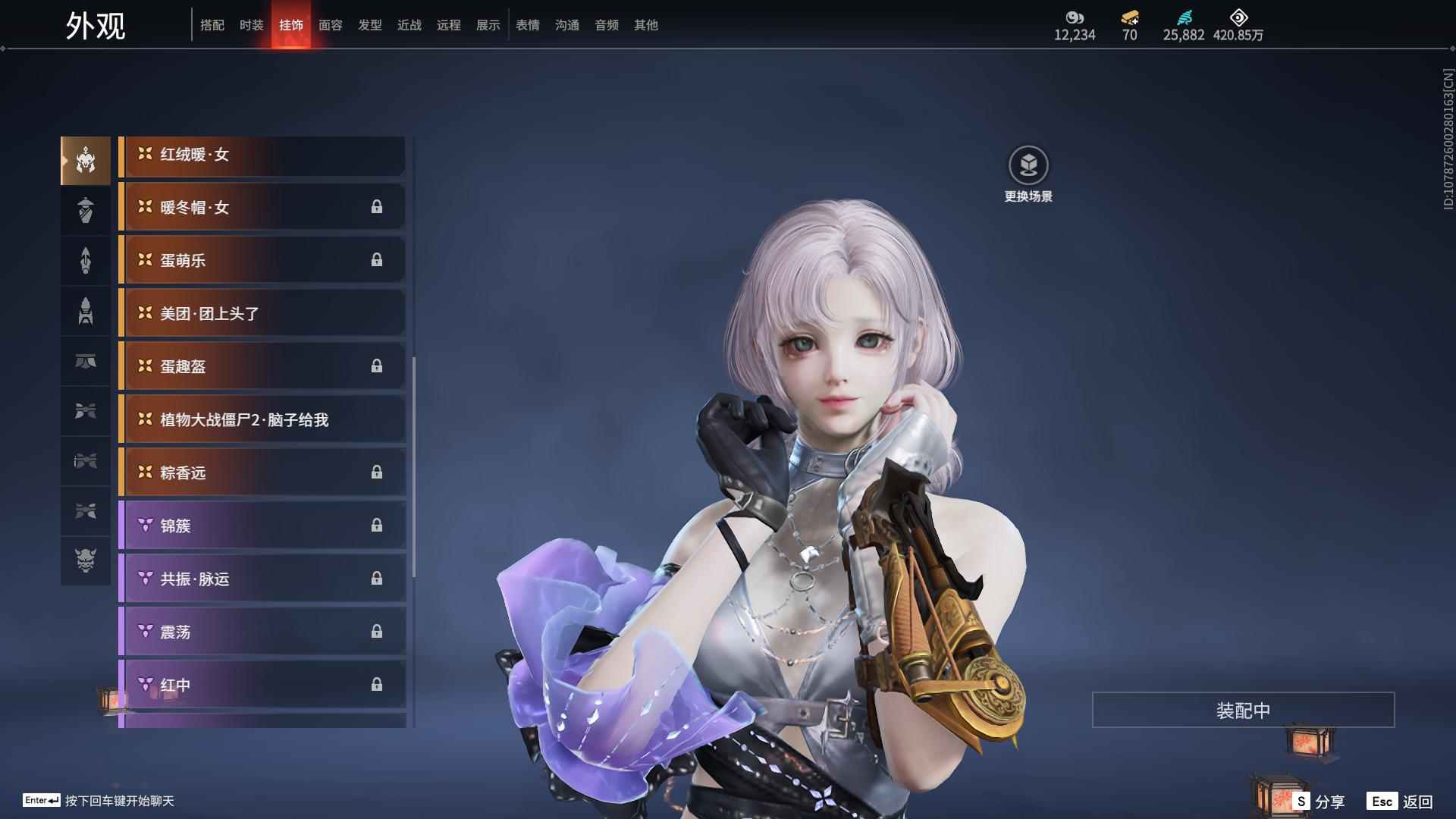
Task: Go to the 发型 tab
Action: coord(369,25)
